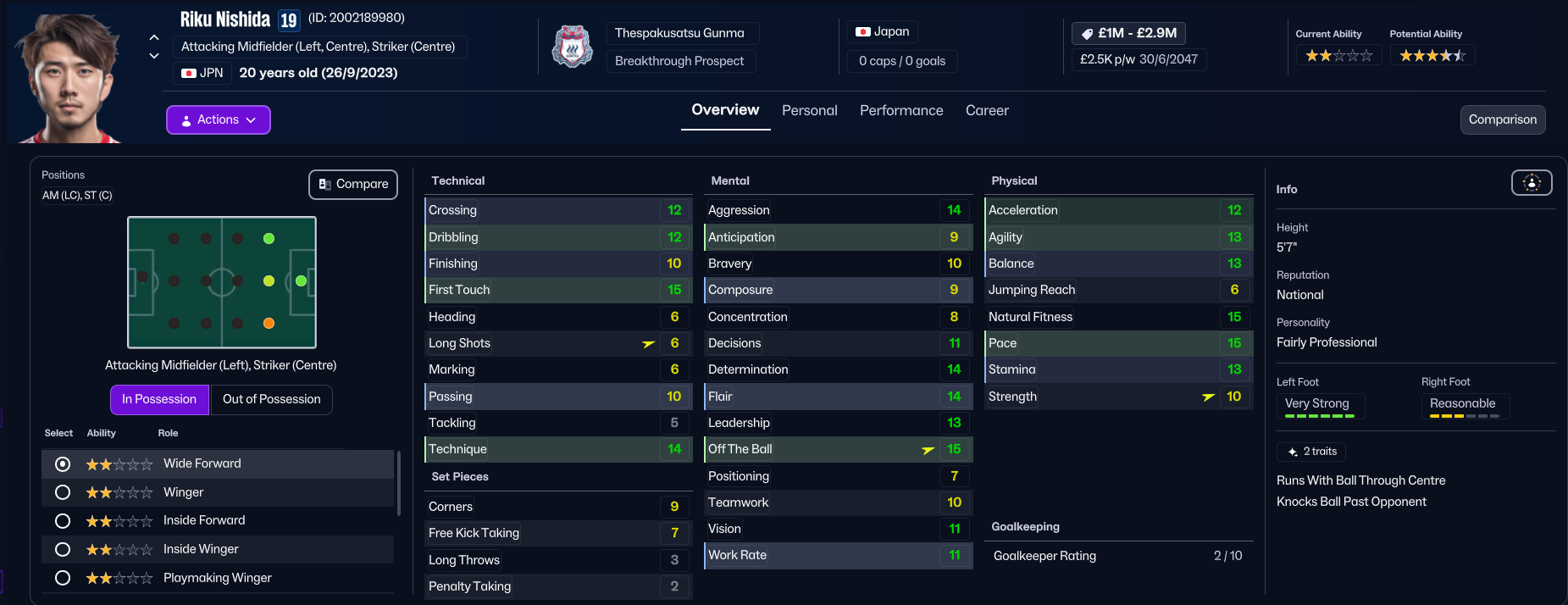Choose the Winger role radio button
1568x605 pixels.
[63, 492]
